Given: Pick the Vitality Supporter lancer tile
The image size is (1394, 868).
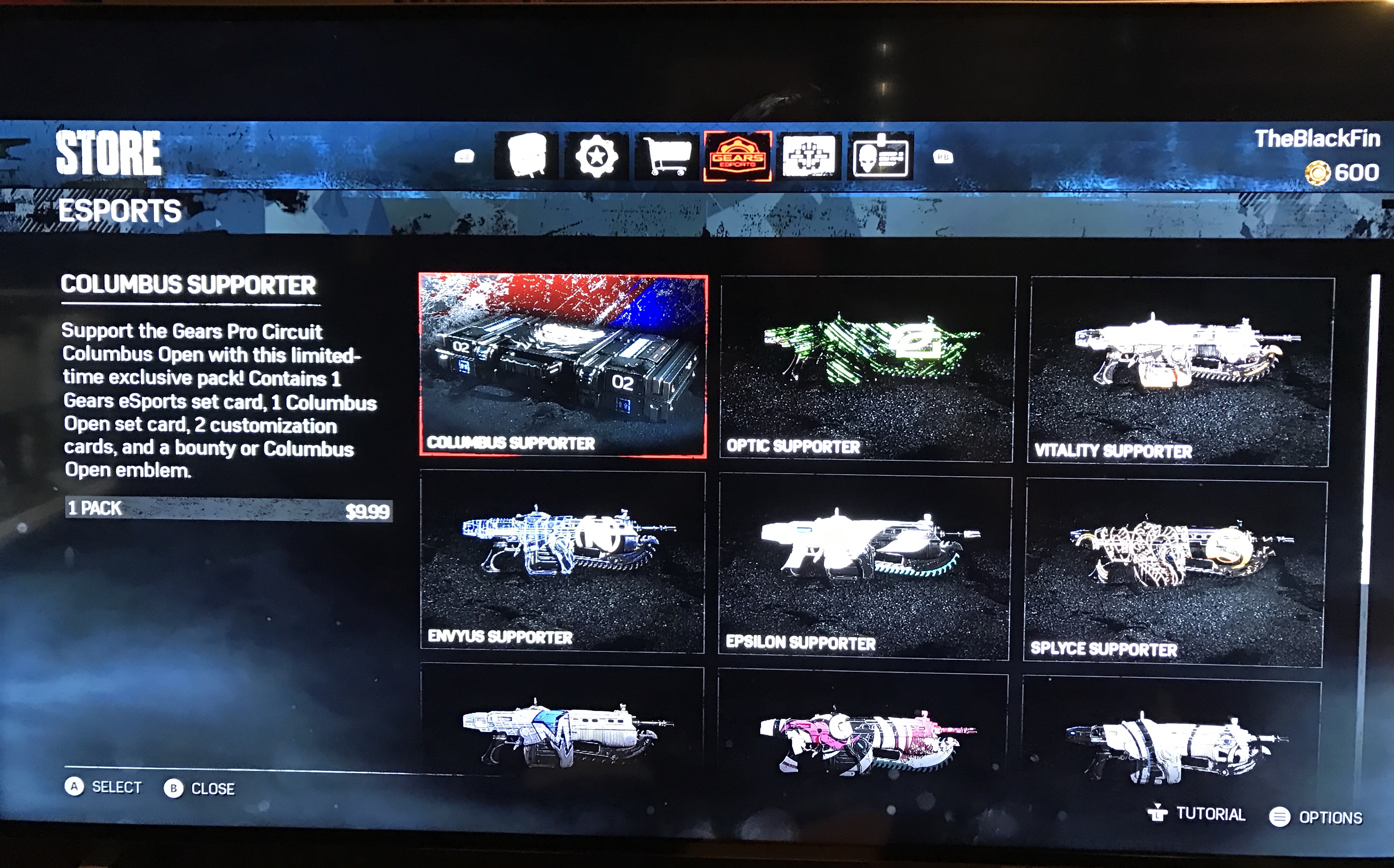Looking at the screenshot, I should (1179, 371).
